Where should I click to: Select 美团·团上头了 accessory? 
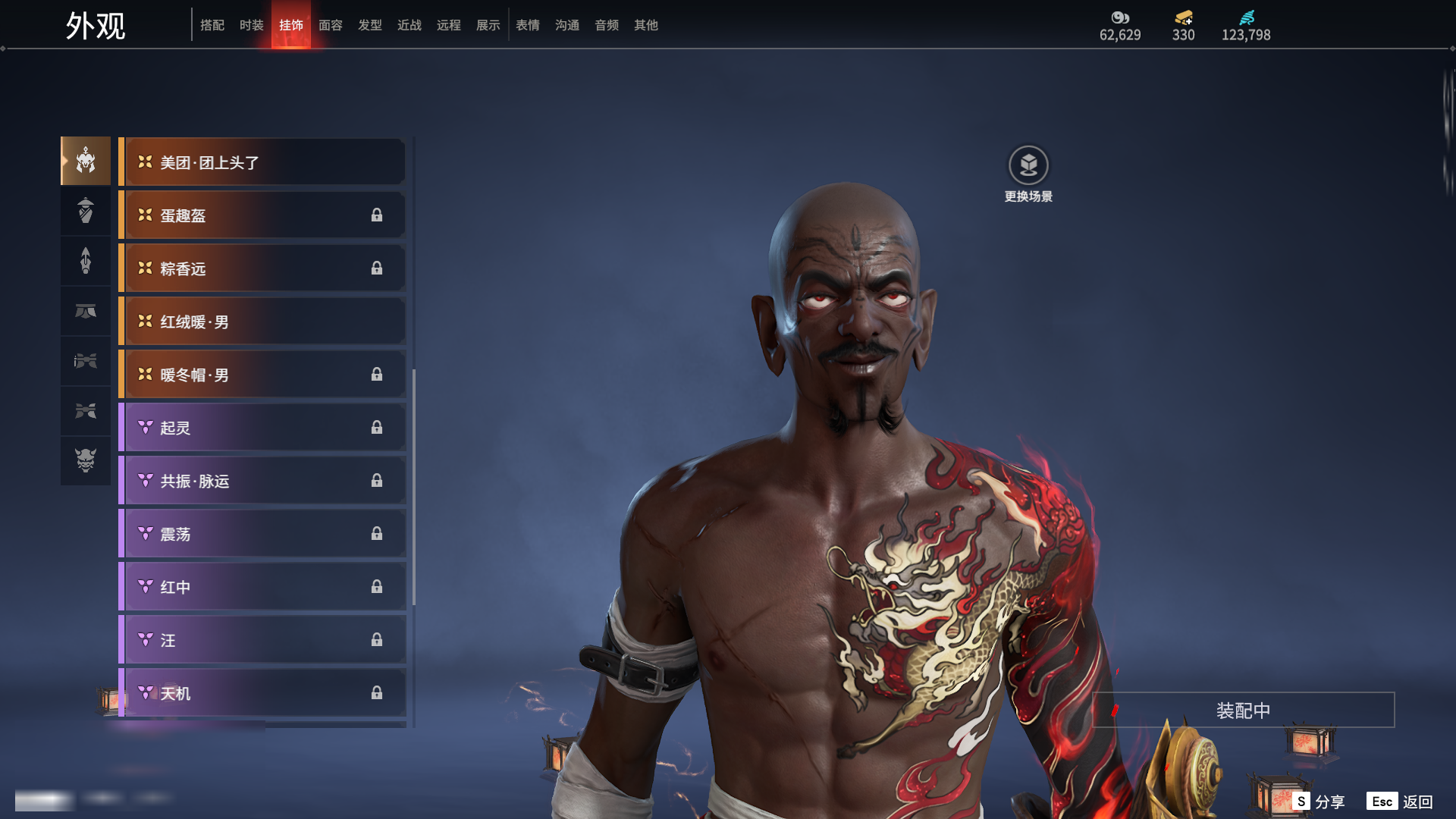click(x=262, y=162)
